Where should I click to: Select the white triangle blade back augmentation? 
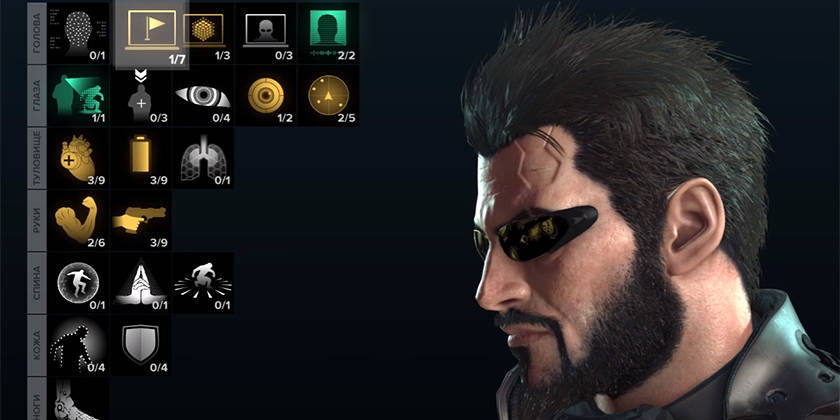tap(141, 282)
